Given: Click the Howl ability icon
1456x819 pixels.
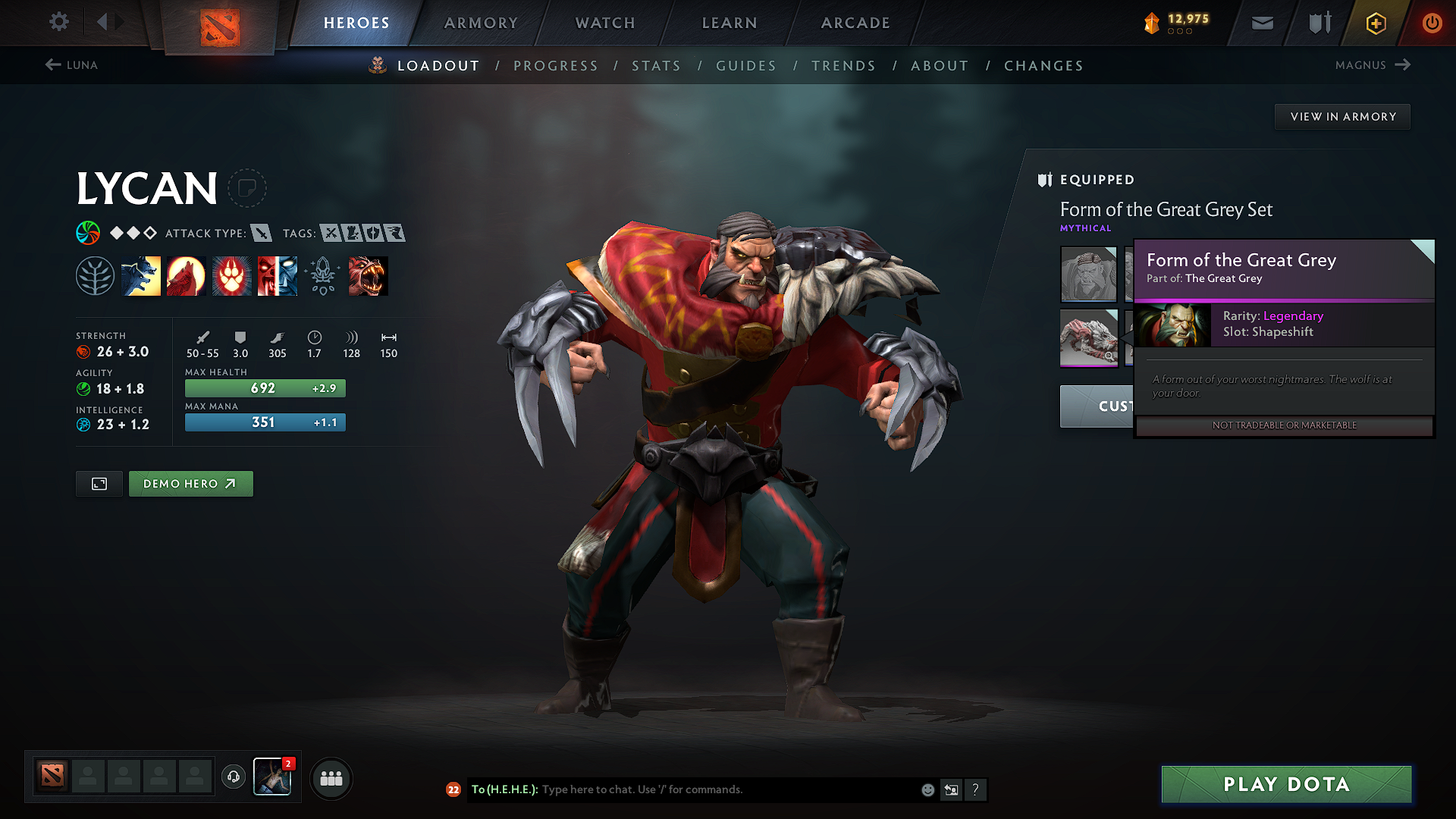Looking at the screenshot, I should 186,275.
